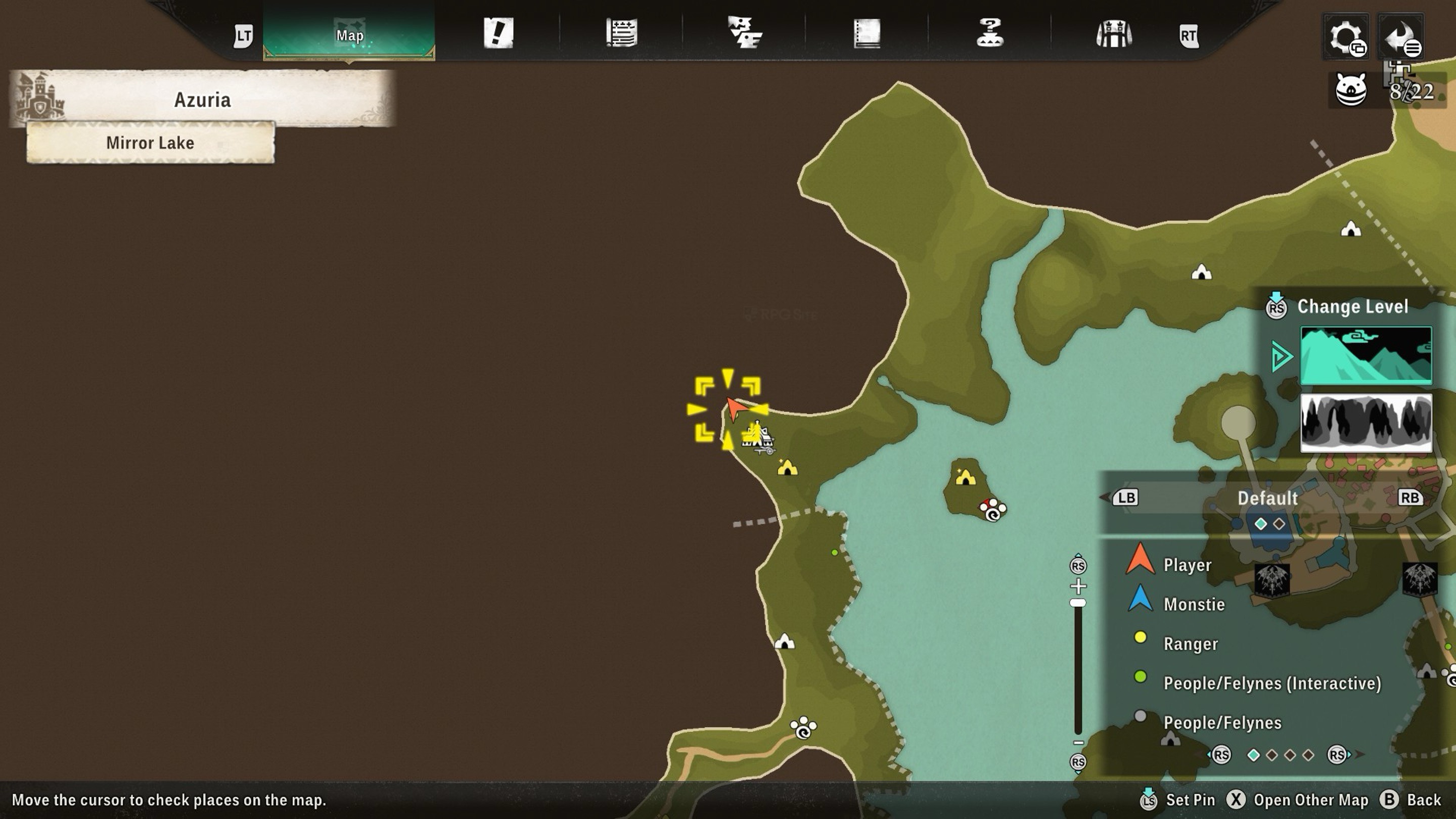The height and width of the screenshot is (819, 1456).
Task: Select the yellow camp marker on the island
Action: tap(965, 478)
